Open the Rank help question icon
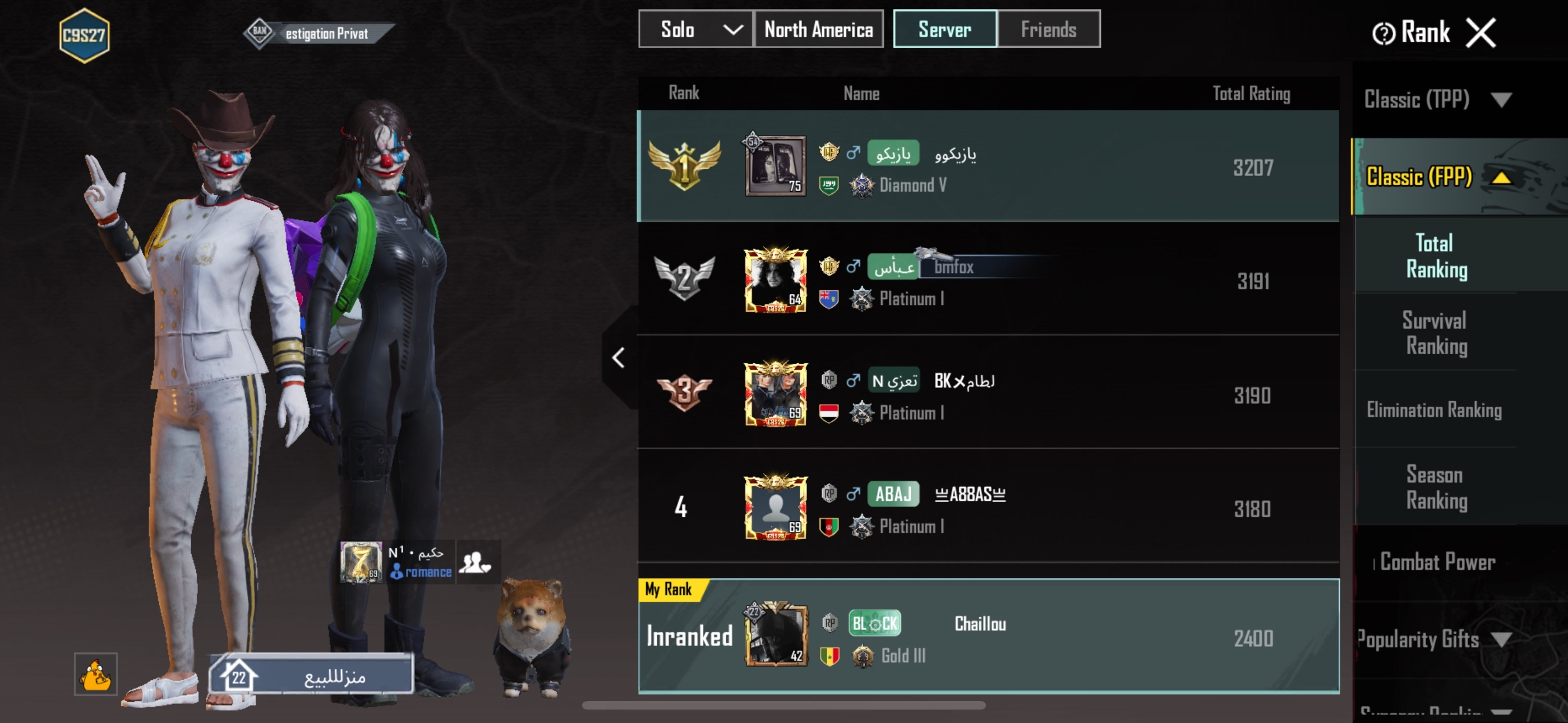Screen dimensions: 1568x723 click(x=1383, y=34)
